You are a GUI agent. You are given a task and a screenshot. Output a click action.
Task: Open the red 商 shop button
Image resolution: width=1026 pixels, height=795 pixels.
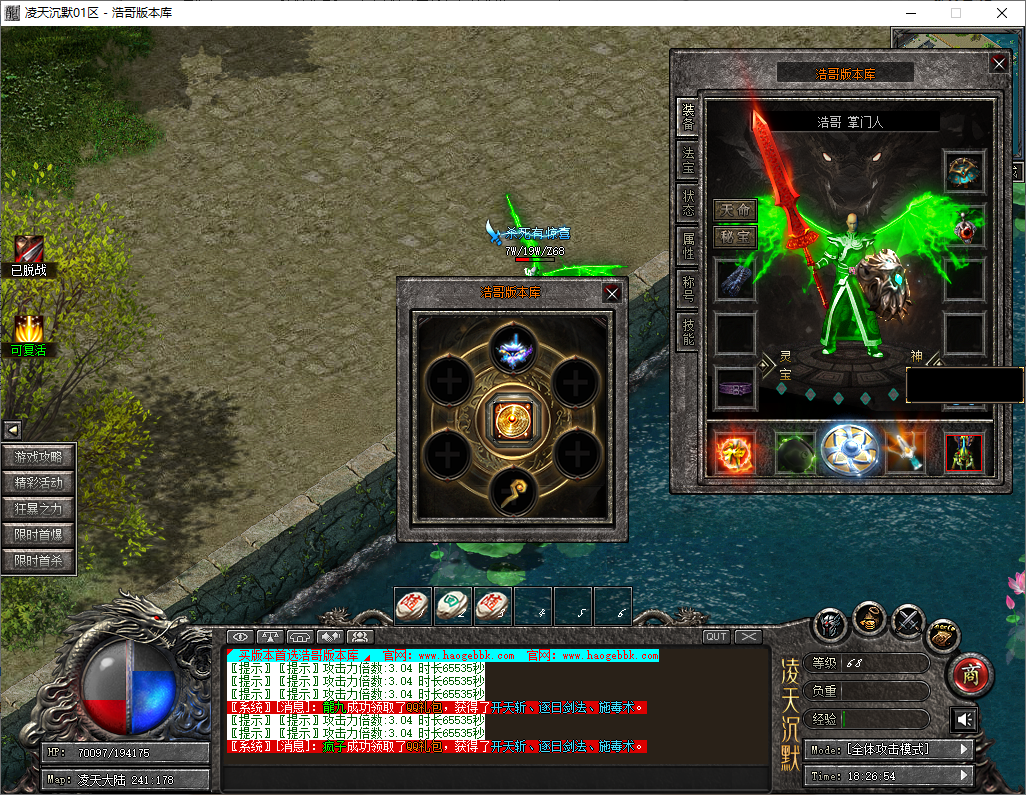(x=968, y=675)
